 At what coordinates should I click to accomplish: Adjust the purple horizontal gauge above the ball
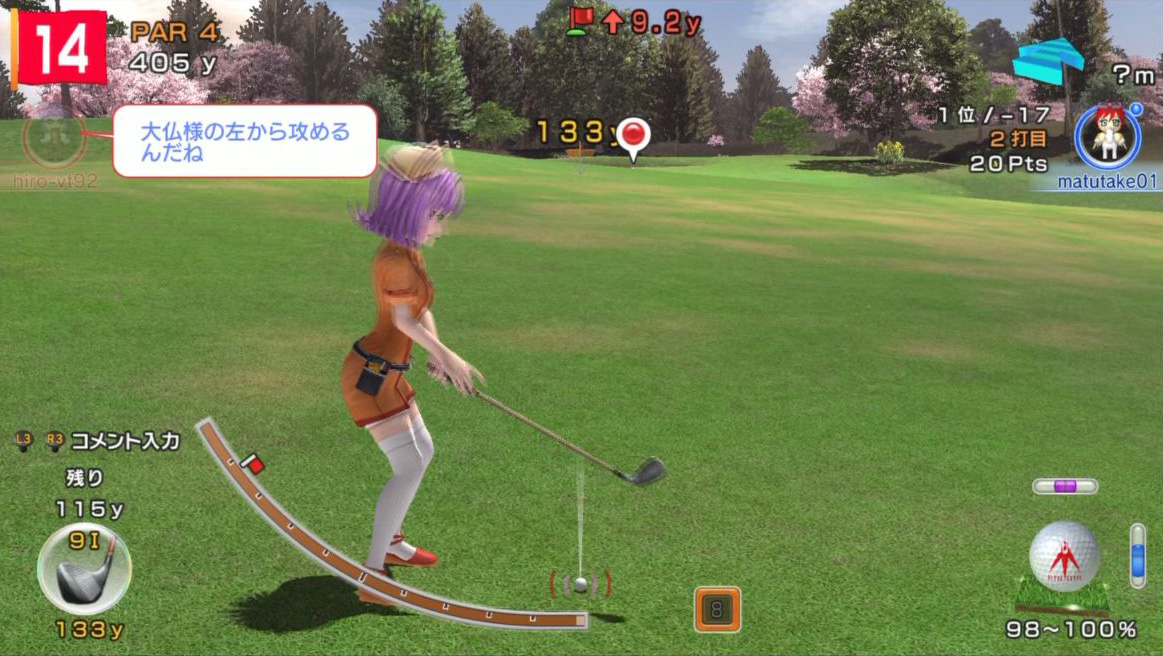coord(1064,487)
